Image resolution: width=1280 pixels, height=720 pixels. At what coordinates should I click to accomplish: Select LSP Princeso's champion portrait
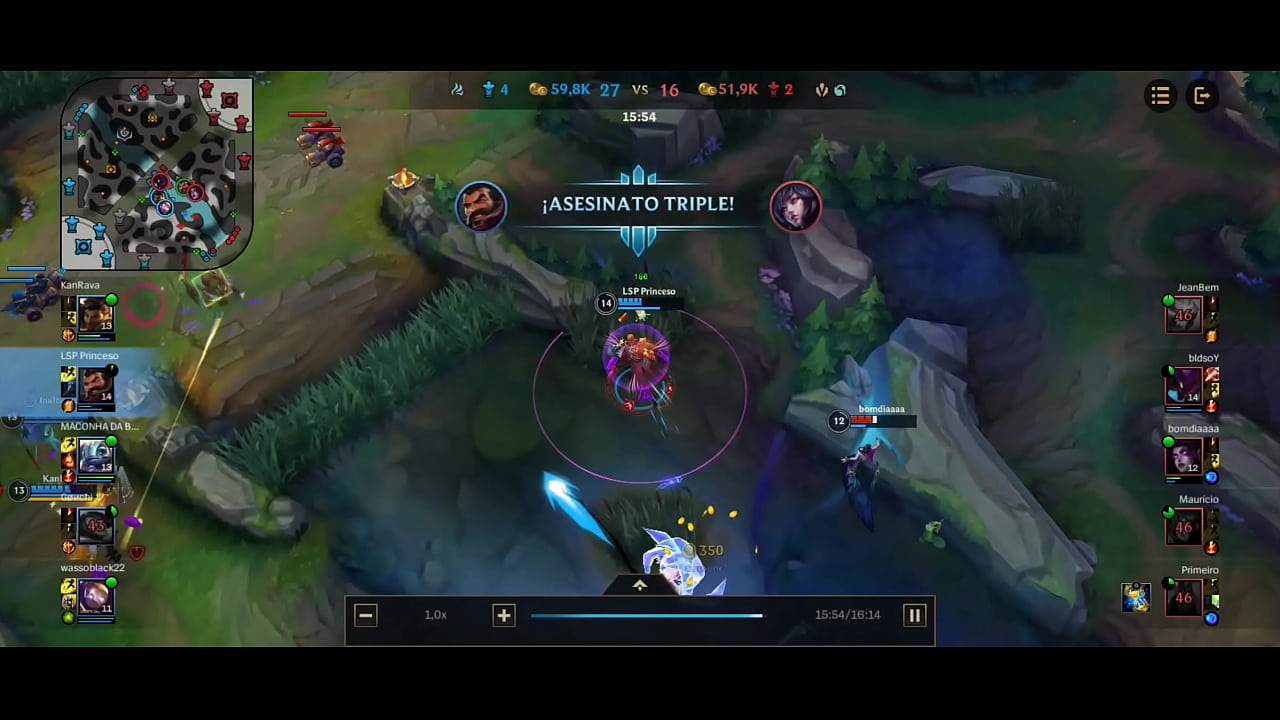[x=95, y=385]
